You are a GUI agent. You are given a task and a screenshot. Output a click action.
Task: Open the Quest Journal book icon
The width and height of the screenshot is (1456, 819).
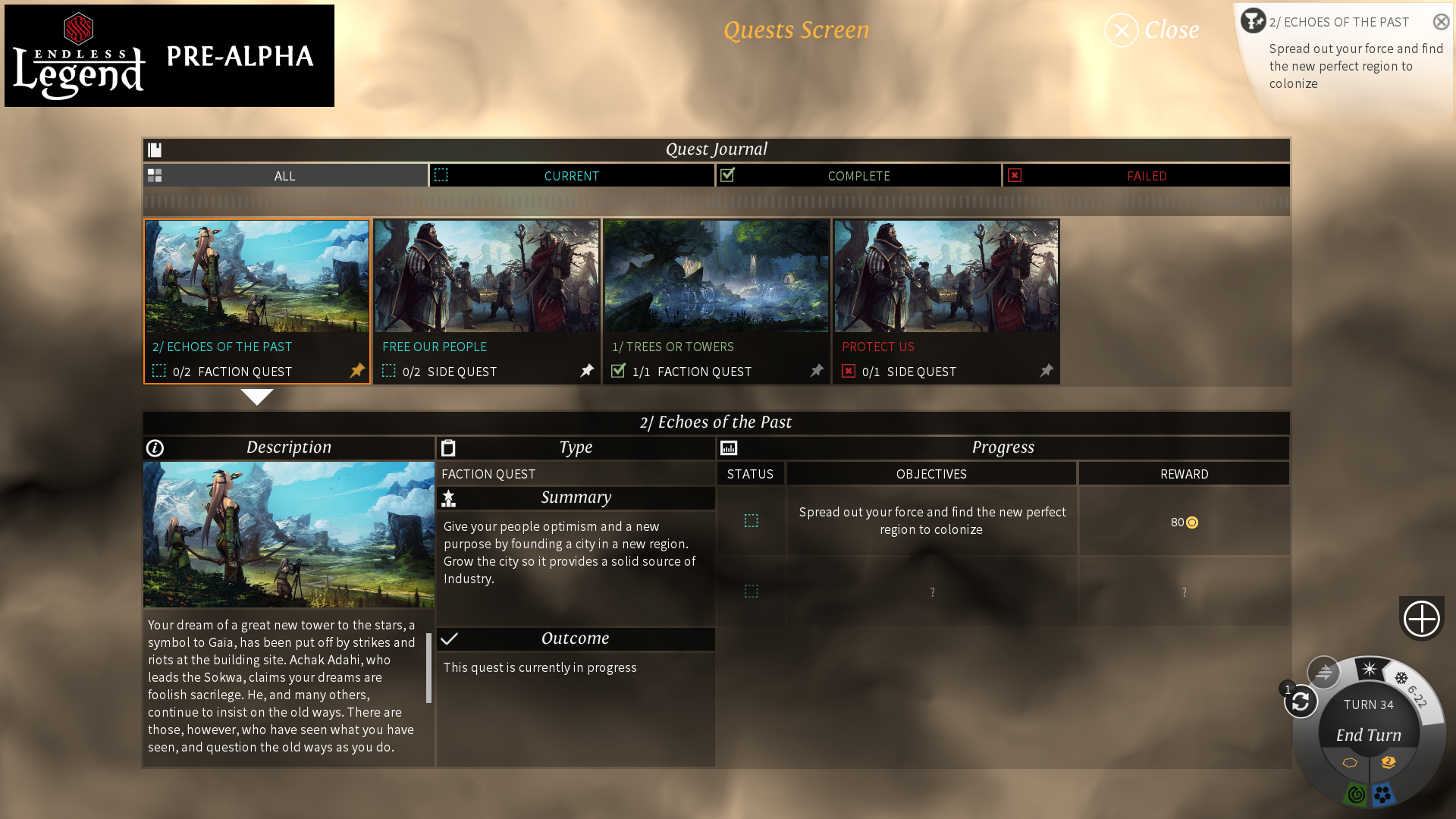[155, 149]
